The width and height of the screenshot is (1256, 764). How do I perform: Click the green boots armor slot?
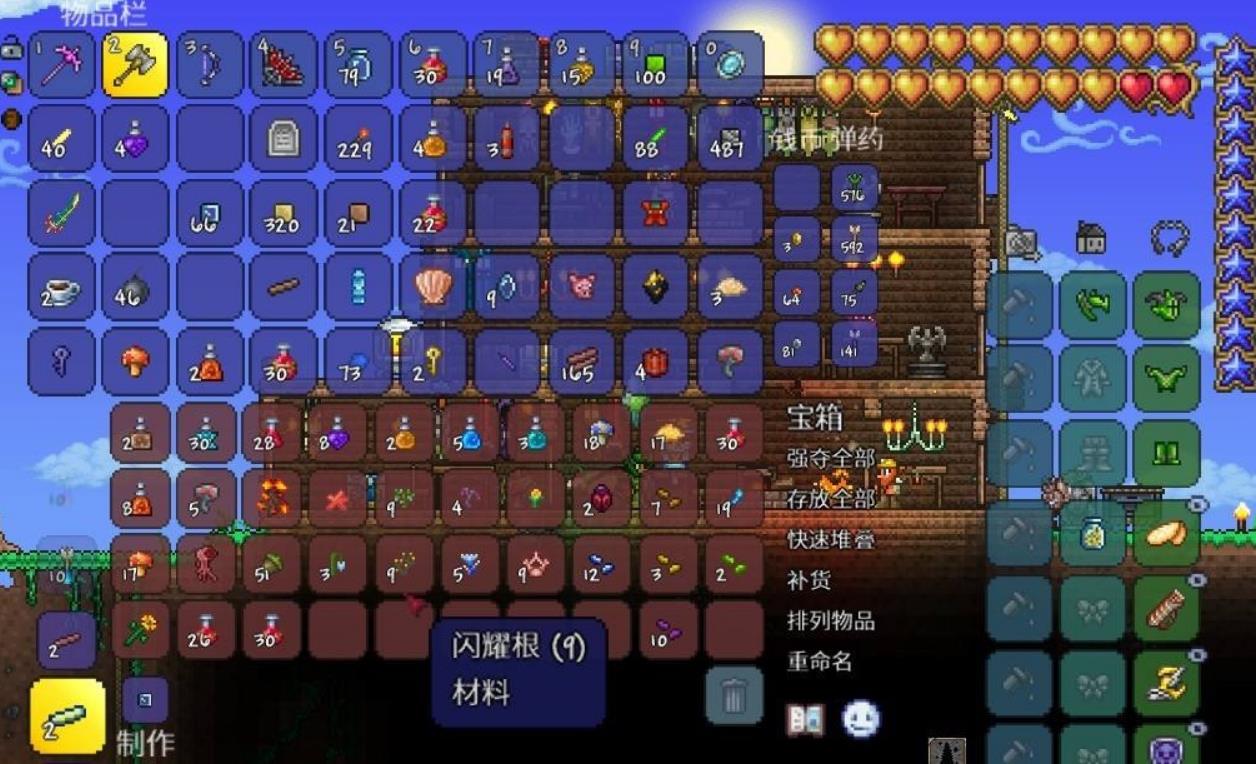coord(1166,453)
